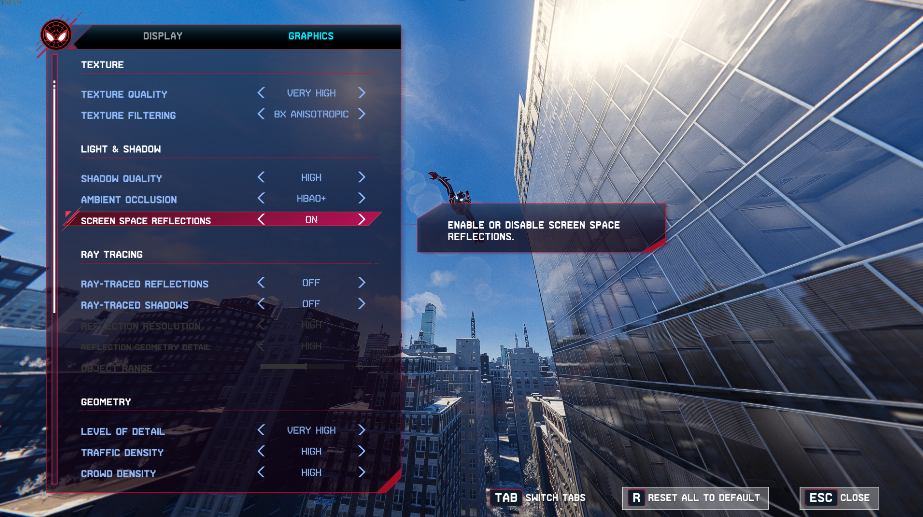Decrease Texture Quality with left arrow

(x=261, y=93)
